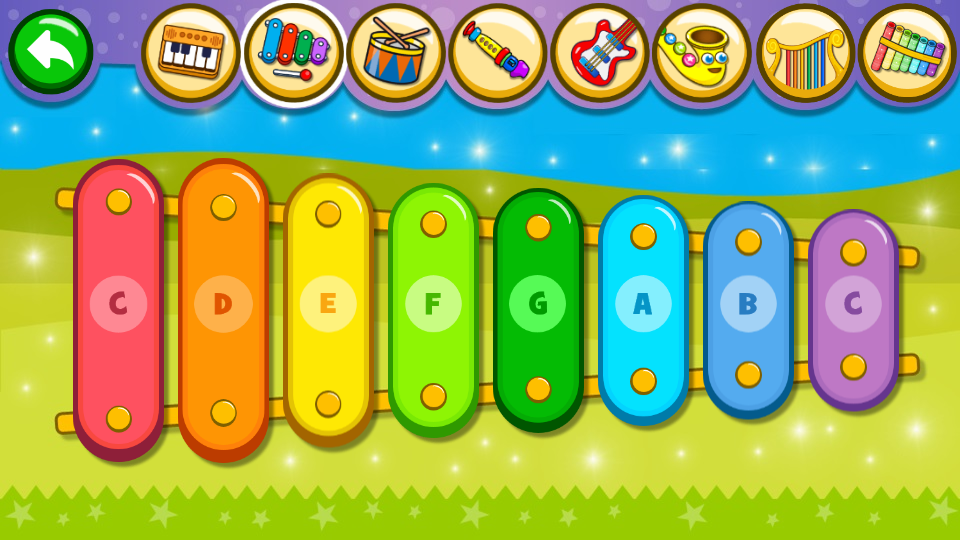Open the rainbow pan flute instrument

[907, 52]
